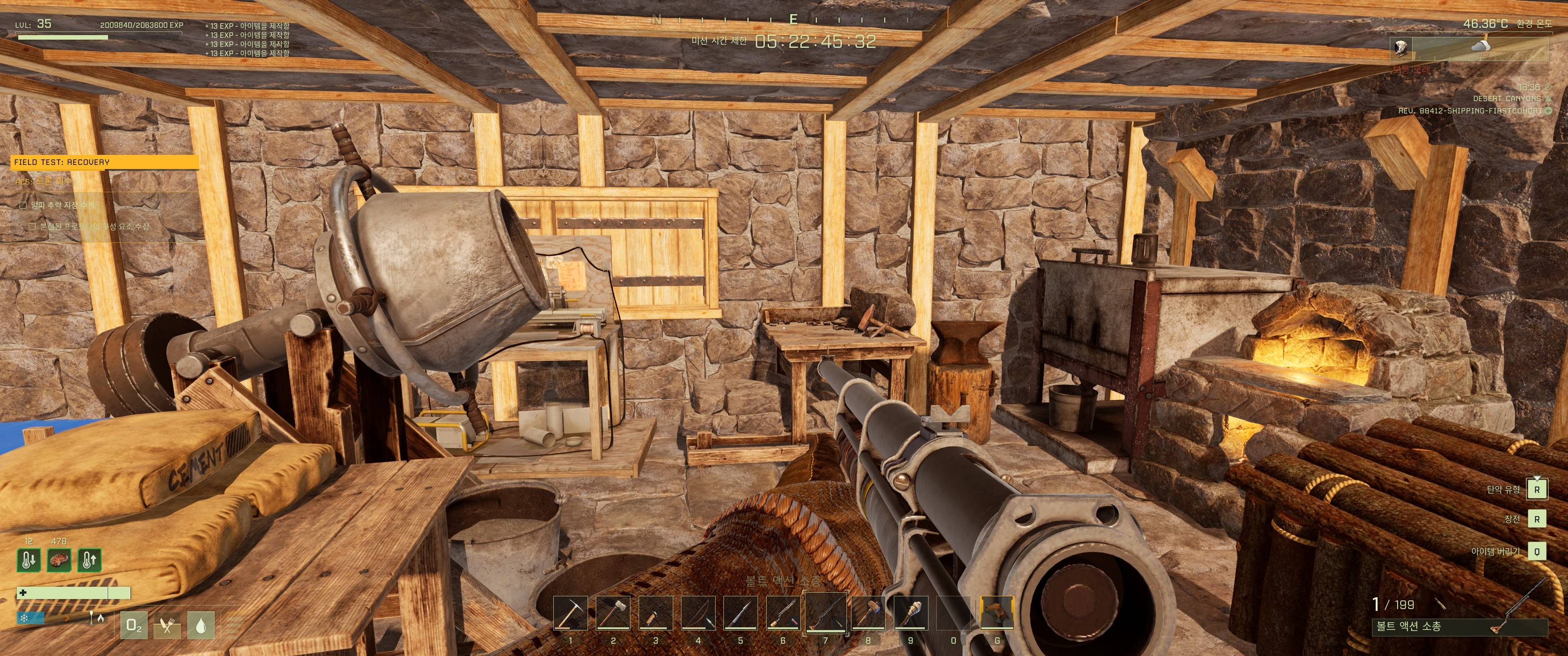Viewport: 1568px width, 656px height.
Task: Click the thermometer down-arrow buff icon
Action: click(29, 560)
